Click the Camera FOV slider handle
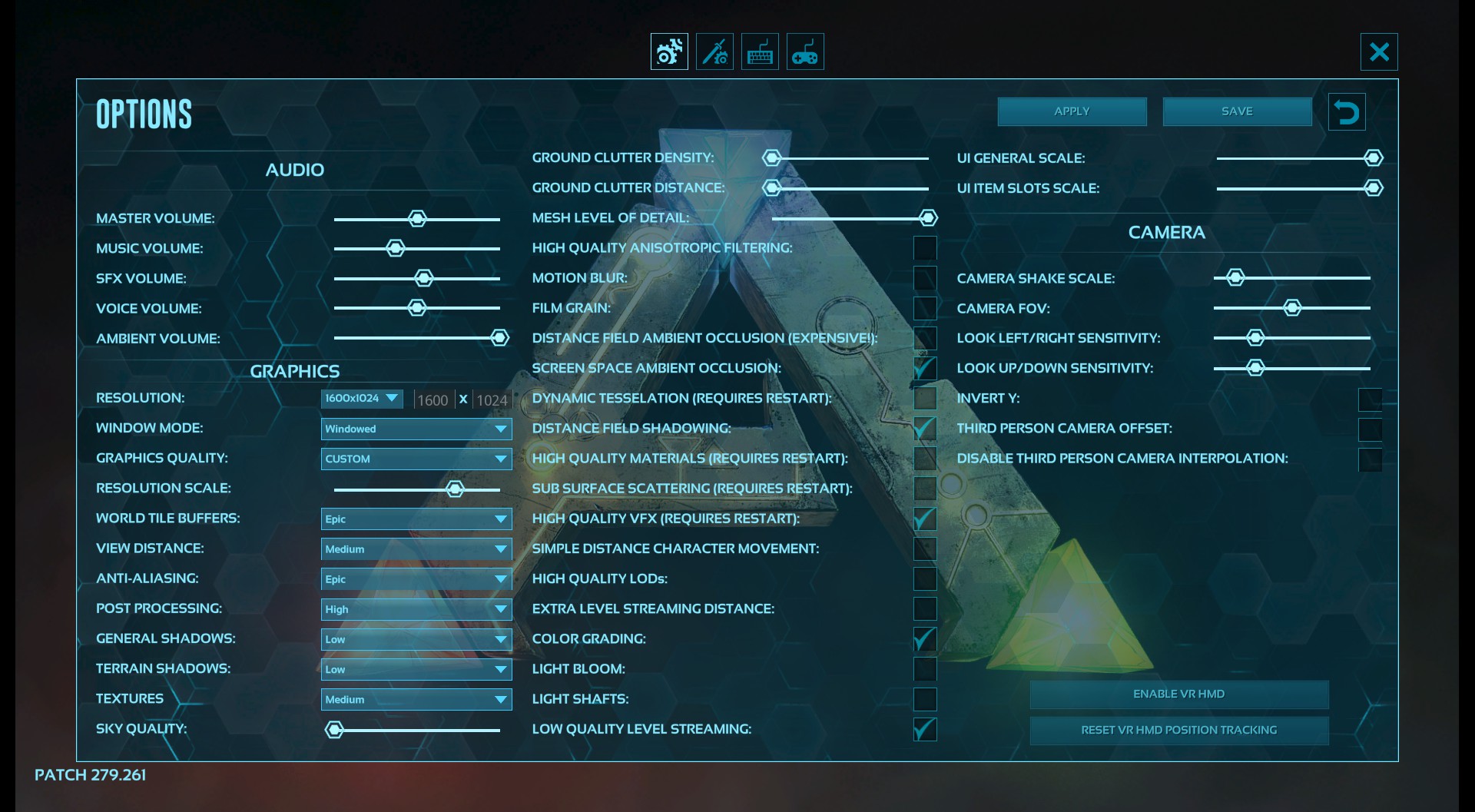Screen dimensions: 1475x812 click(x=1292, y=308)
